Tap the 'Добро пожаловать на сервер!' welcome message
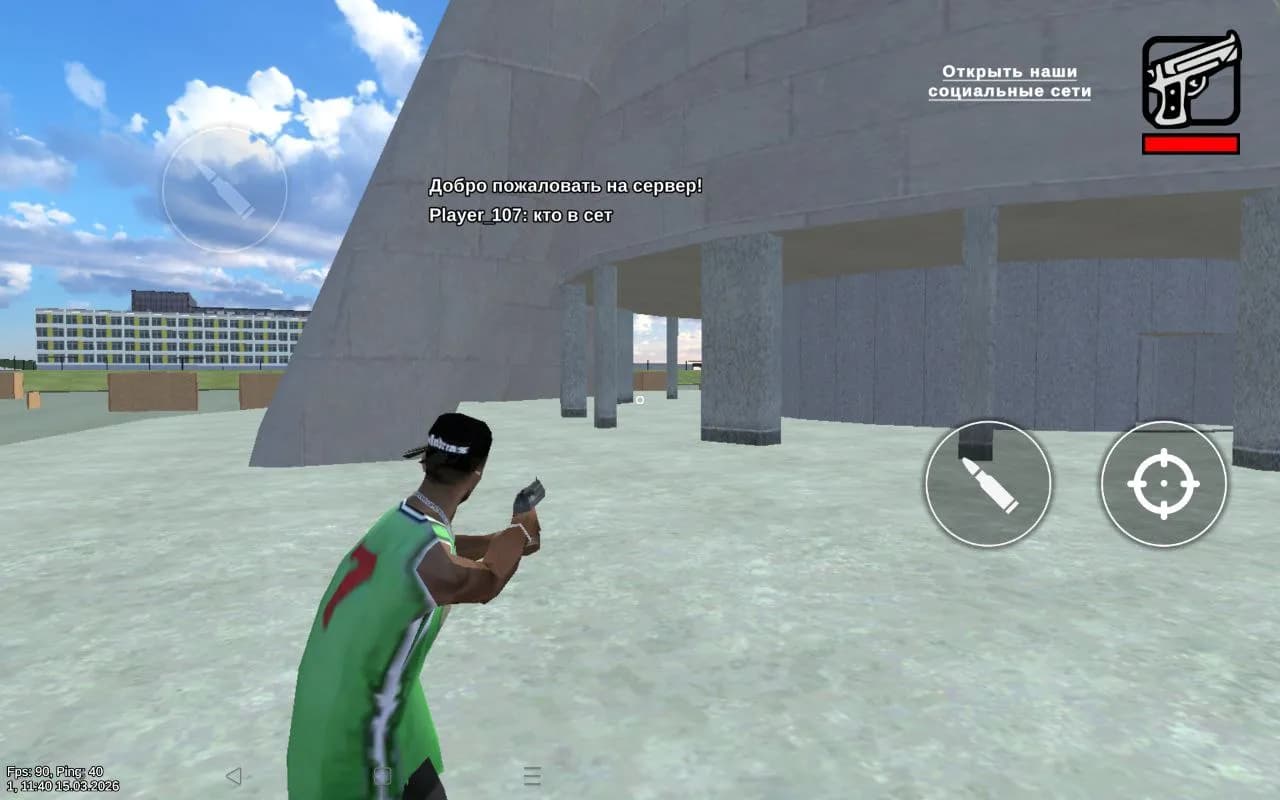The height and width of the screenshot is (800, 1280). point(566,185)
